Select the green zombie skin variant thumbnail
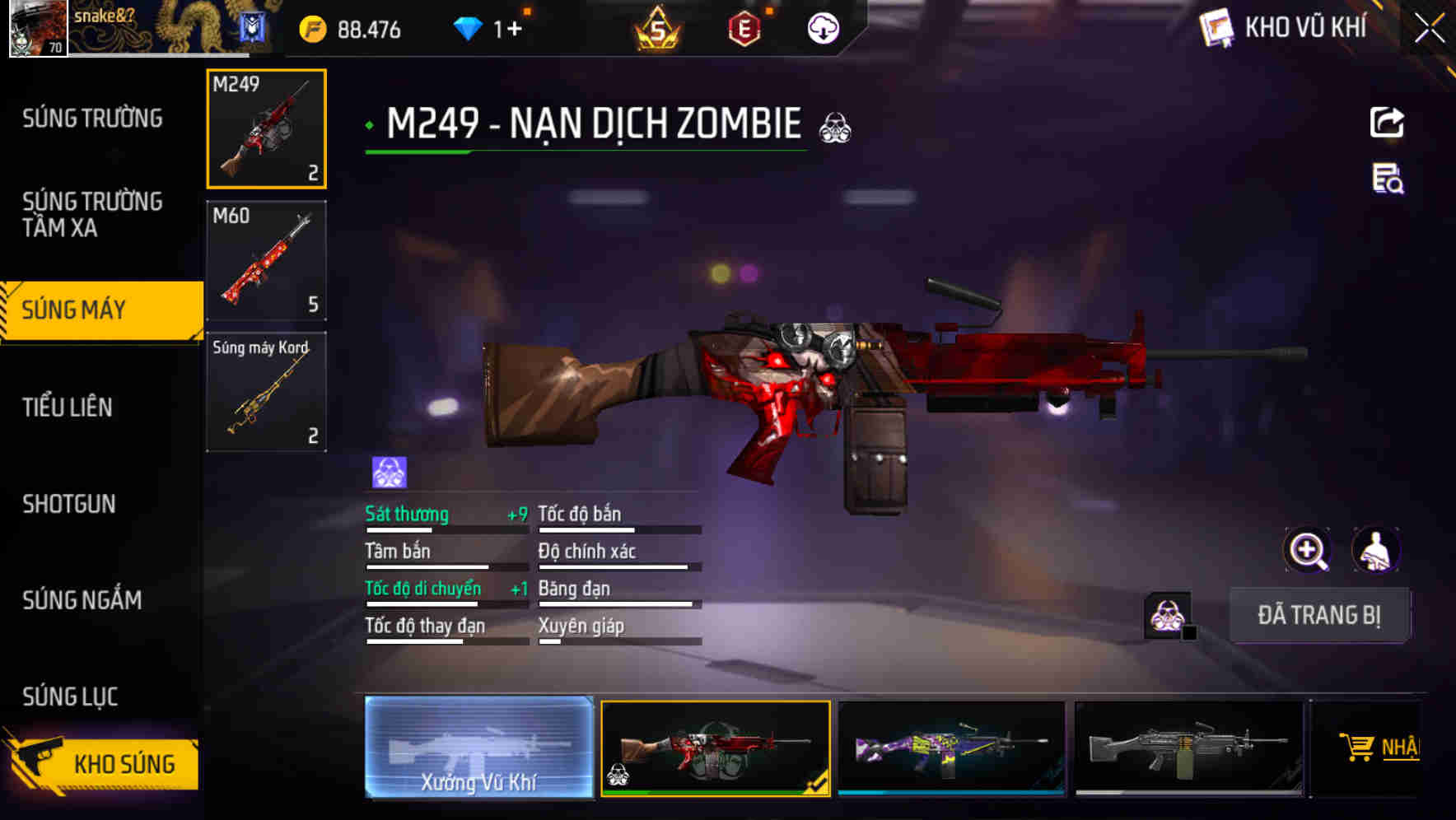The image size is (1456, 820). pyautogui.click(x=715, y=751)
